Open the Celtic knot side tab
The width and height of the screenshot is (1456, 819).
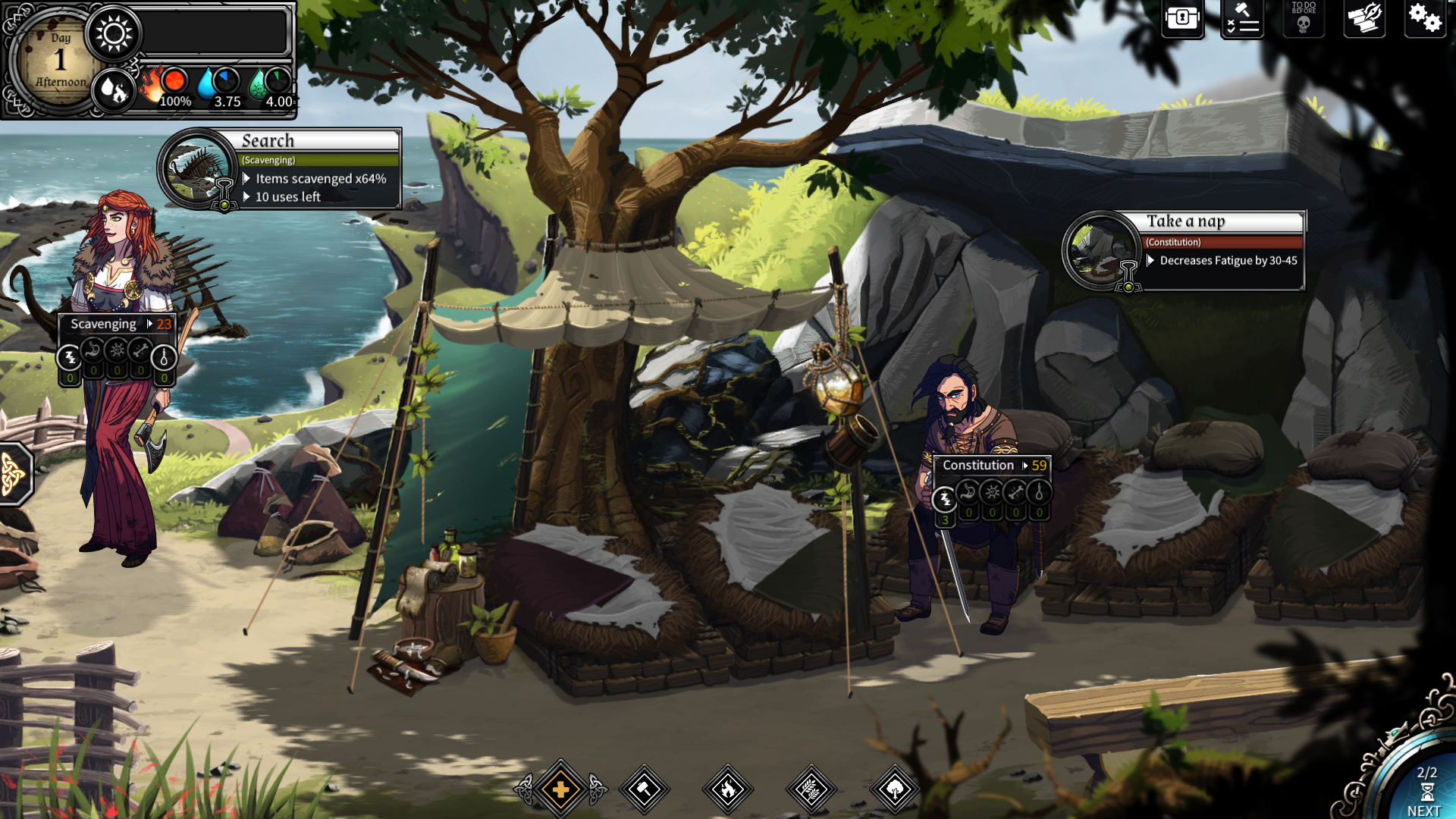click(14, 474)
